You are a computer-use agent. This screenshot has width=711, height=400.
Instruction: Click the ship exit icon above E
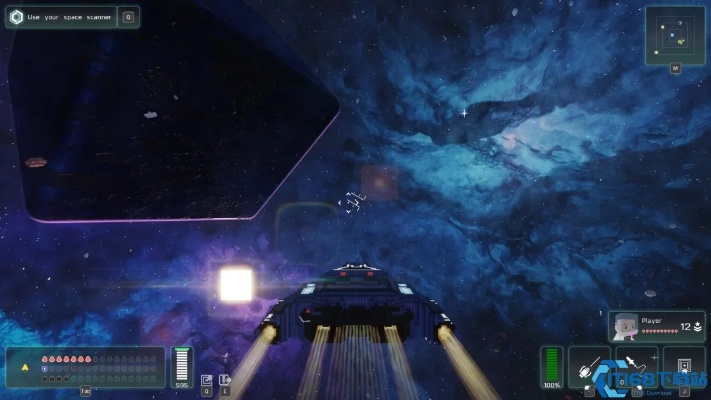point(224,380)
